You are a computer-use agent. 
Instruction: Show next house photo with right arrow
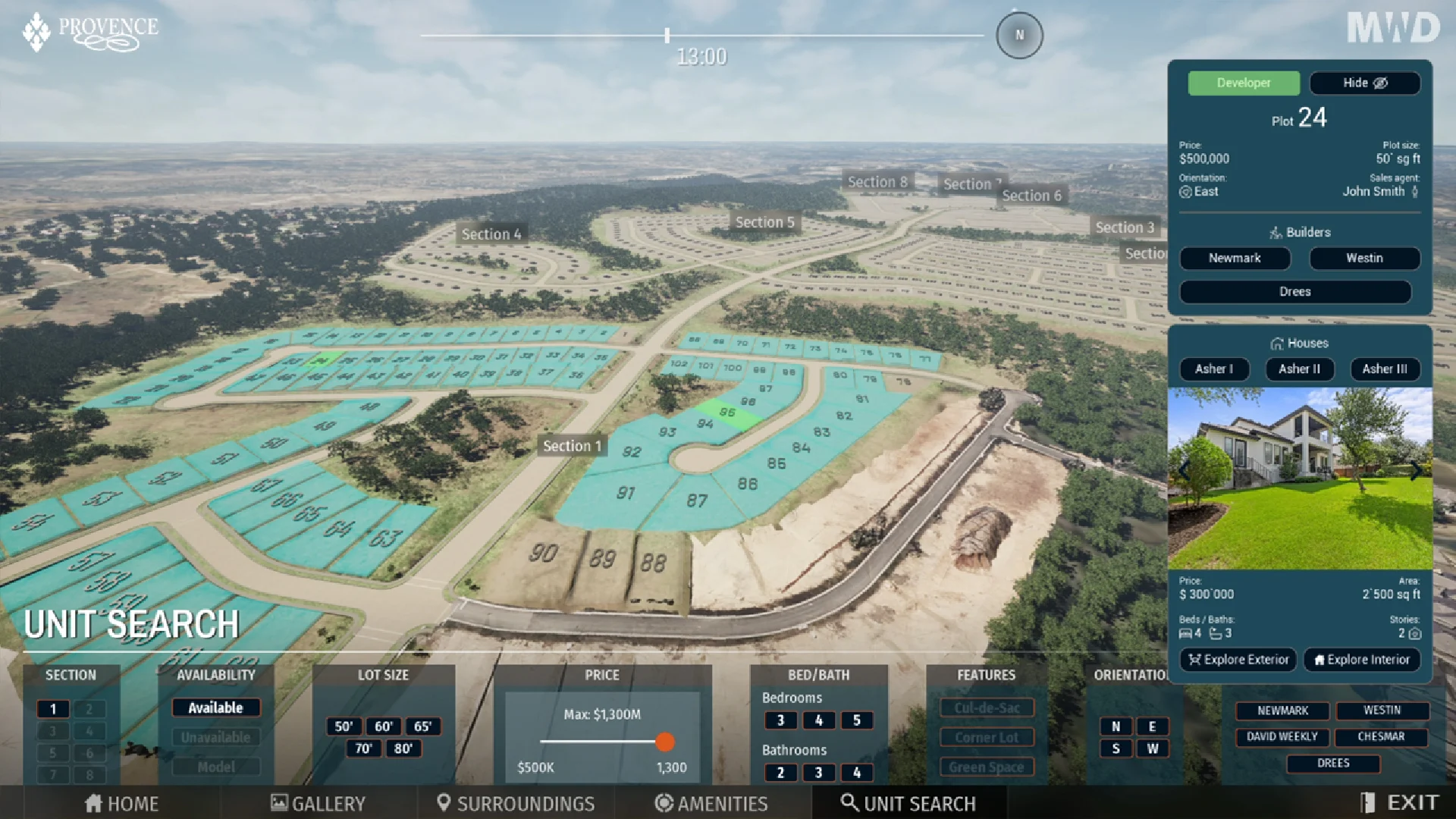pos(1415,471)
